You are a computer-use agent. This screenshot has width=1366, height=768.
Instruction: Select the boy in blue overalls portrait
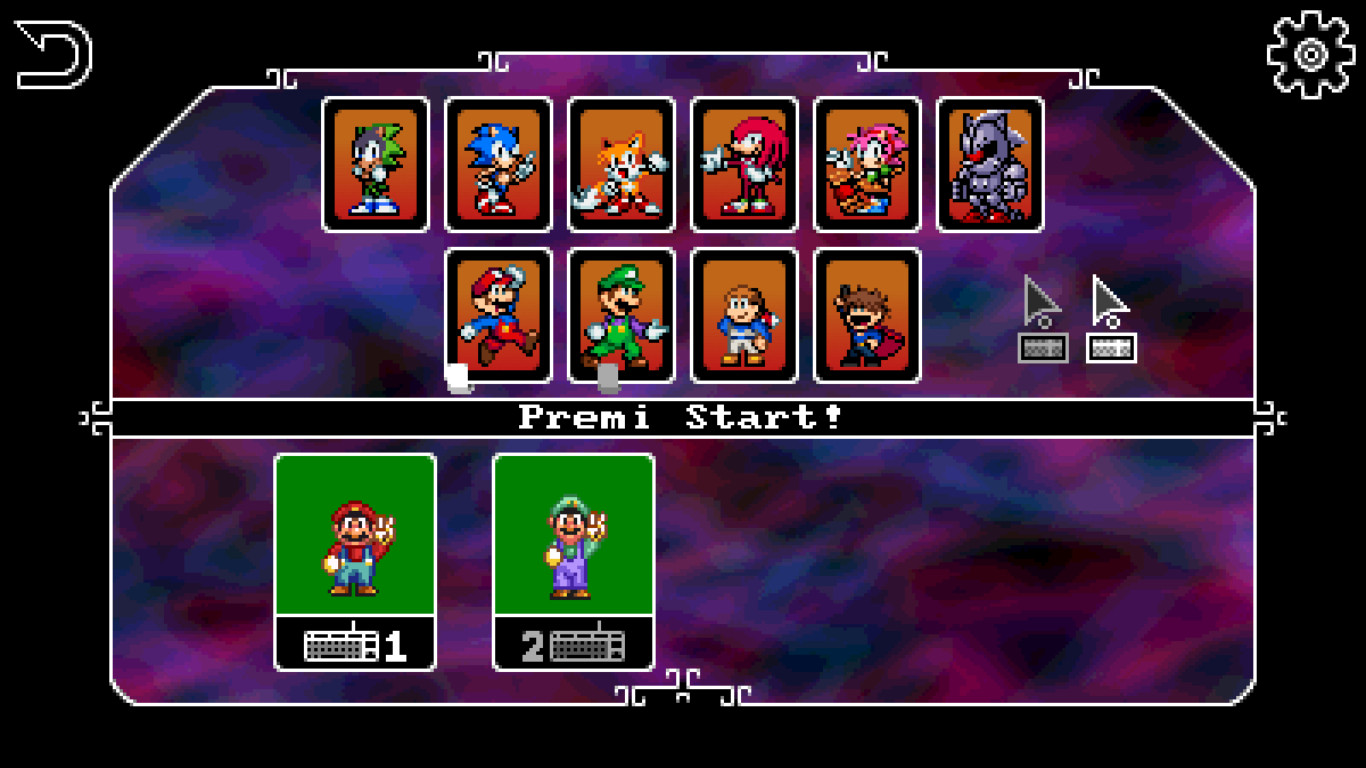coord(743,316)
